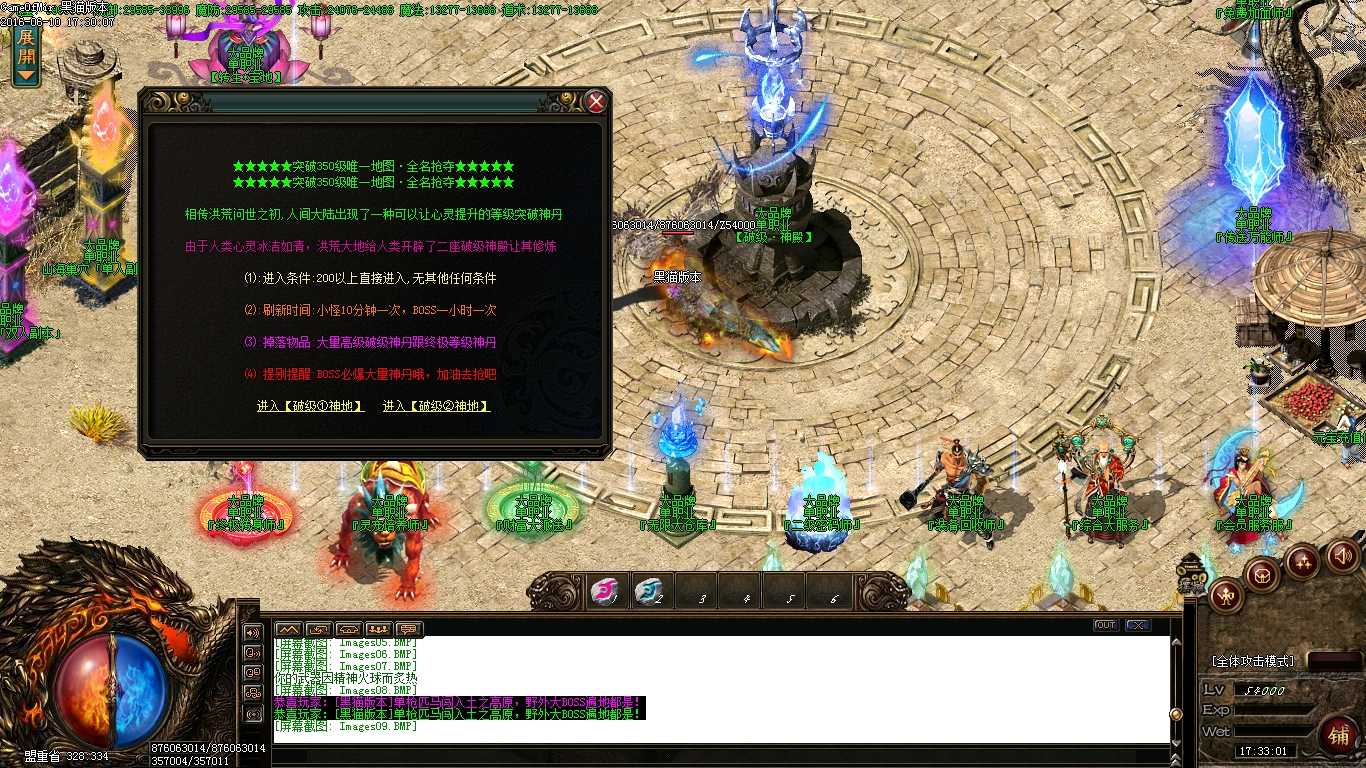Click 进入【破级②神地】 link in the dialog

tap(436, 406)
